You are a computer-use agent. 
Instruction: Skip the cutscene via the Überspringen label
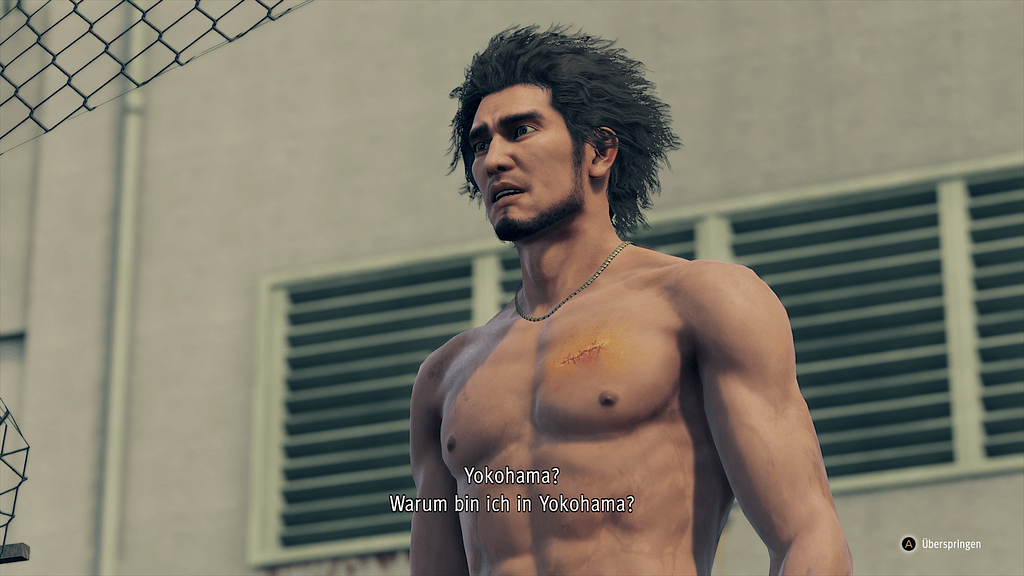(950, 544)
